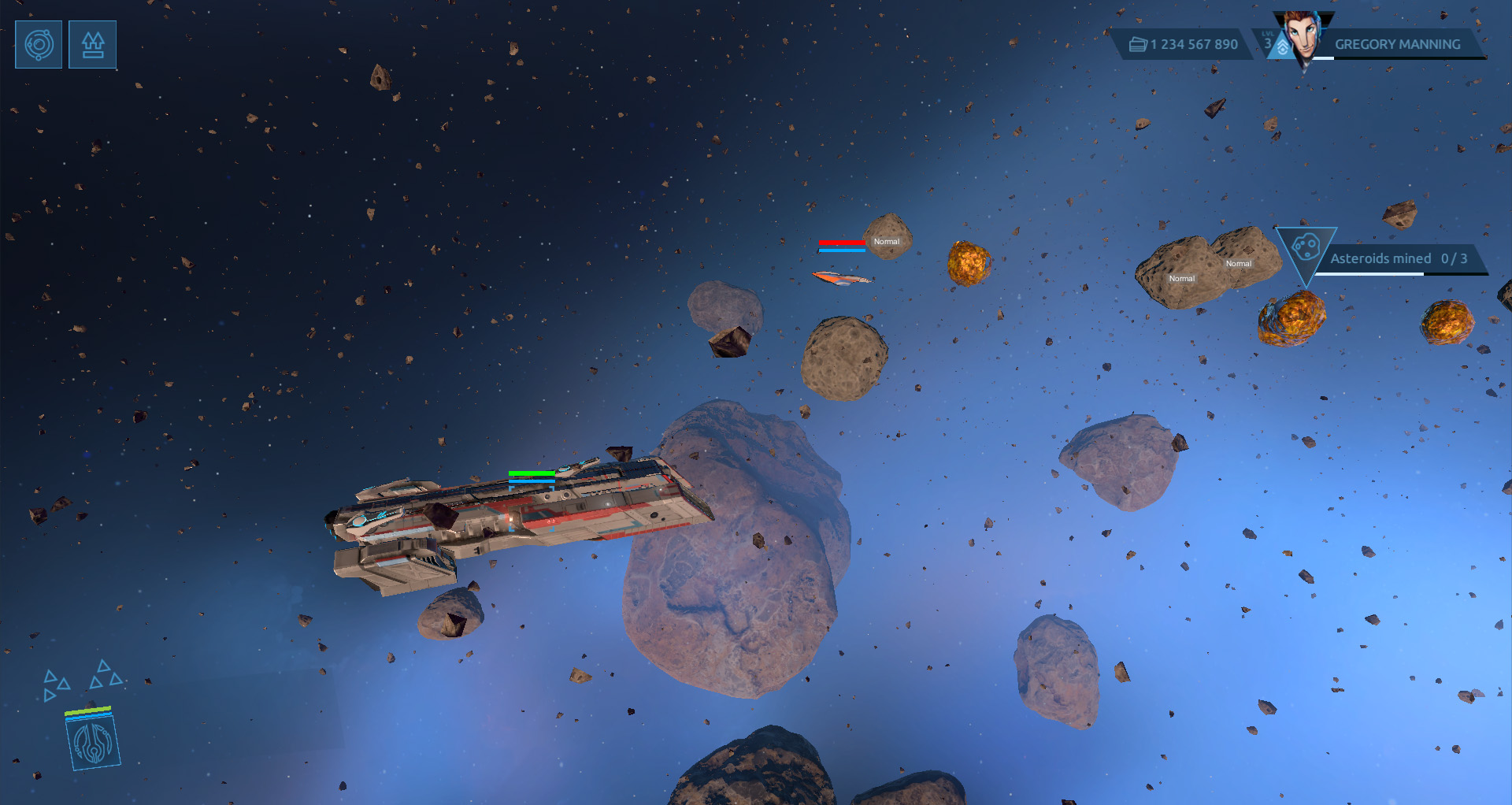
Task: Click the credits balance display
Action: (1184, 45)
